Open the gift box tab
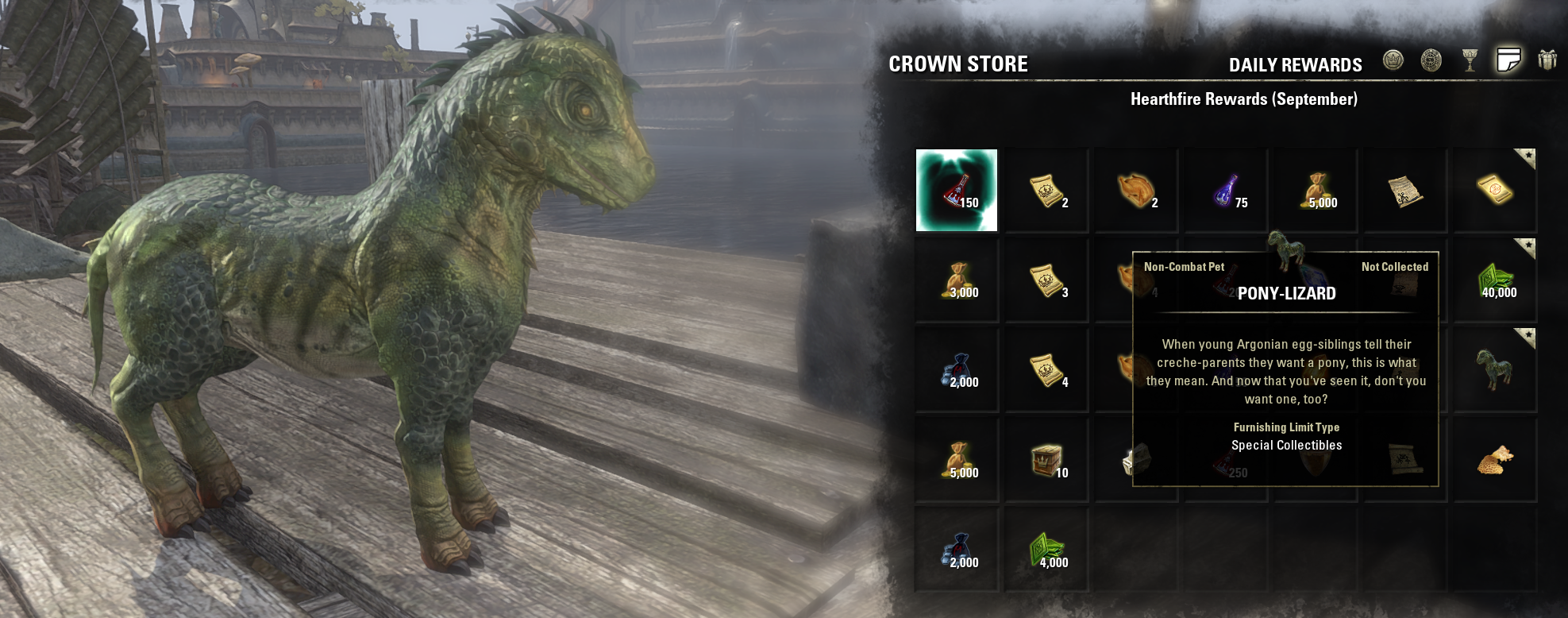 pyautogui.click(x=1547, y=60)
